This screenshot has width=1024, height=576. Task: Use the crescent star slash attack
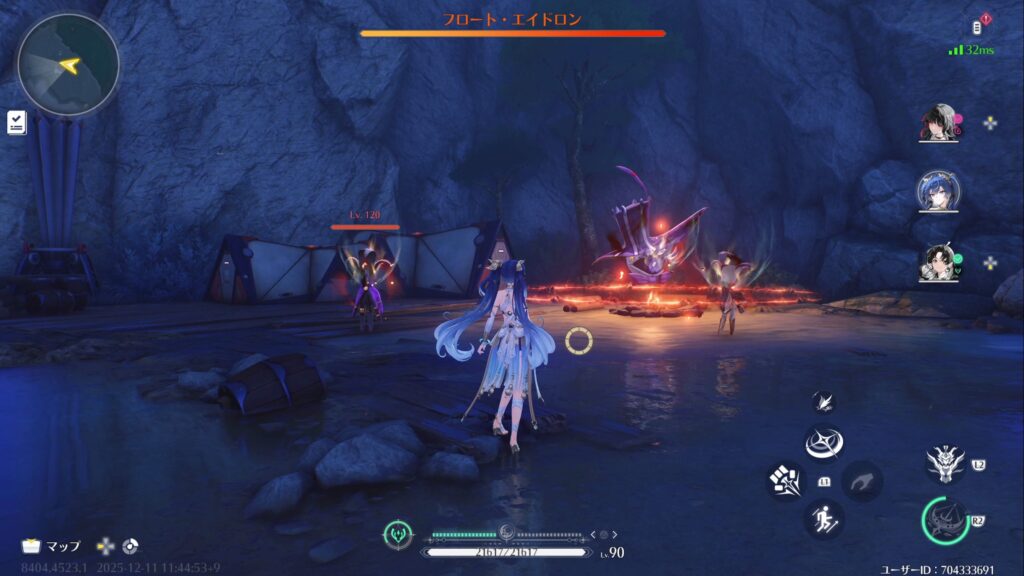(824, 443)
